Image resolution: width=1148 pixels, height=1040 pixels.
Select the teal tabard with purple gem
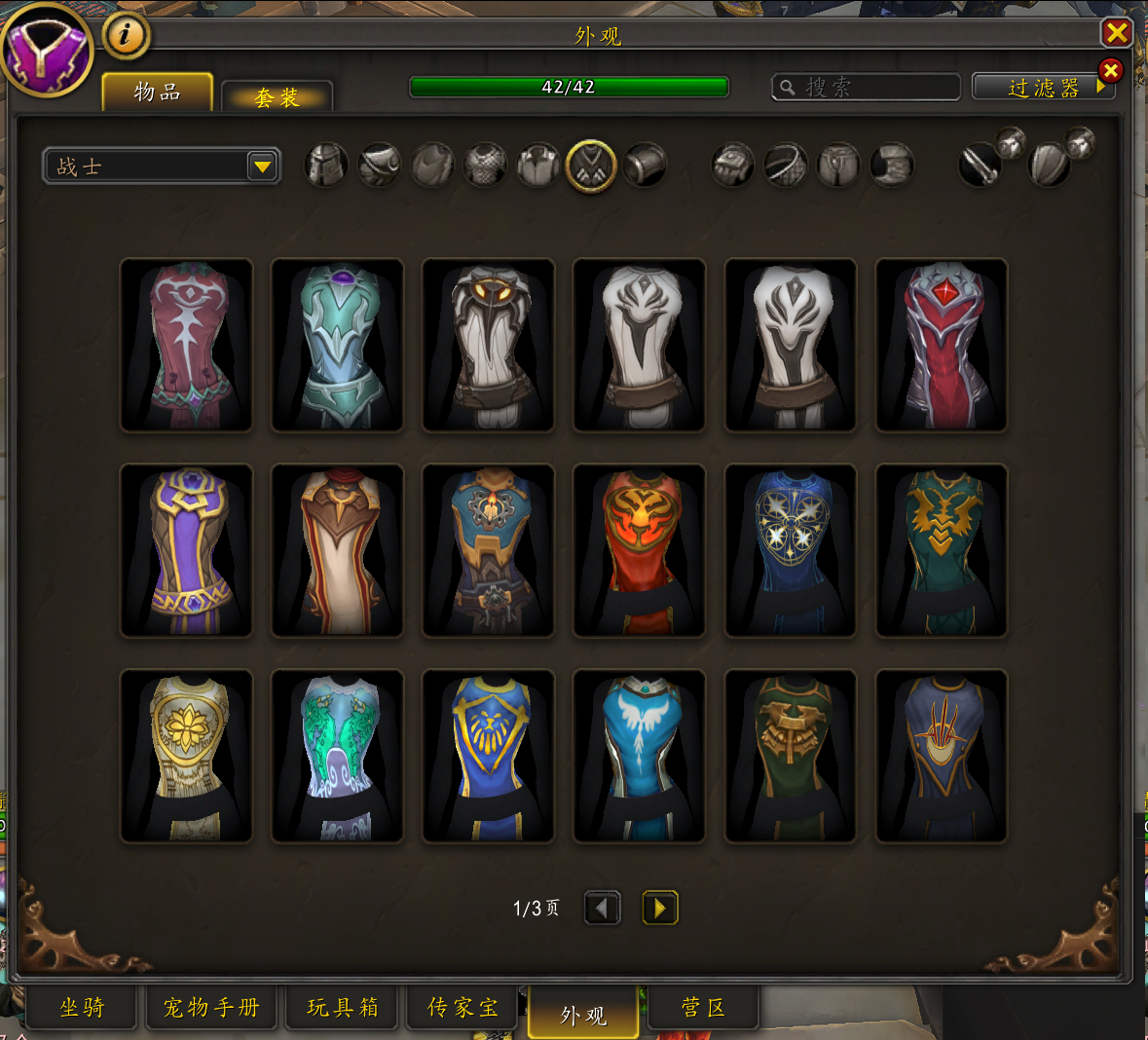click(337, 345)
